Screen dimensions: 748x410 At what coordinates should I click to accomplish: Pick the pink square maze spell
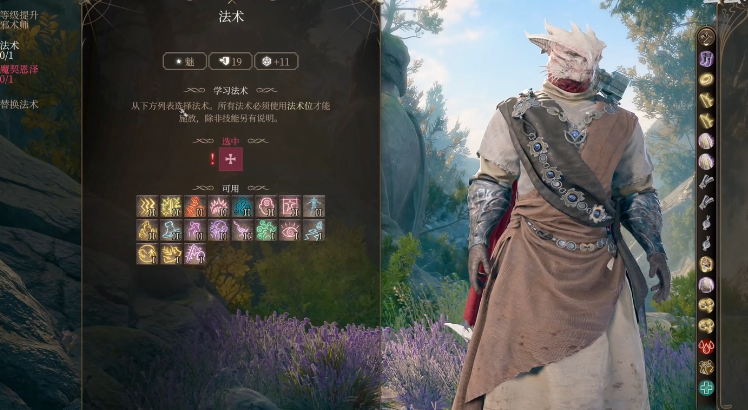(x=290, y=206)
